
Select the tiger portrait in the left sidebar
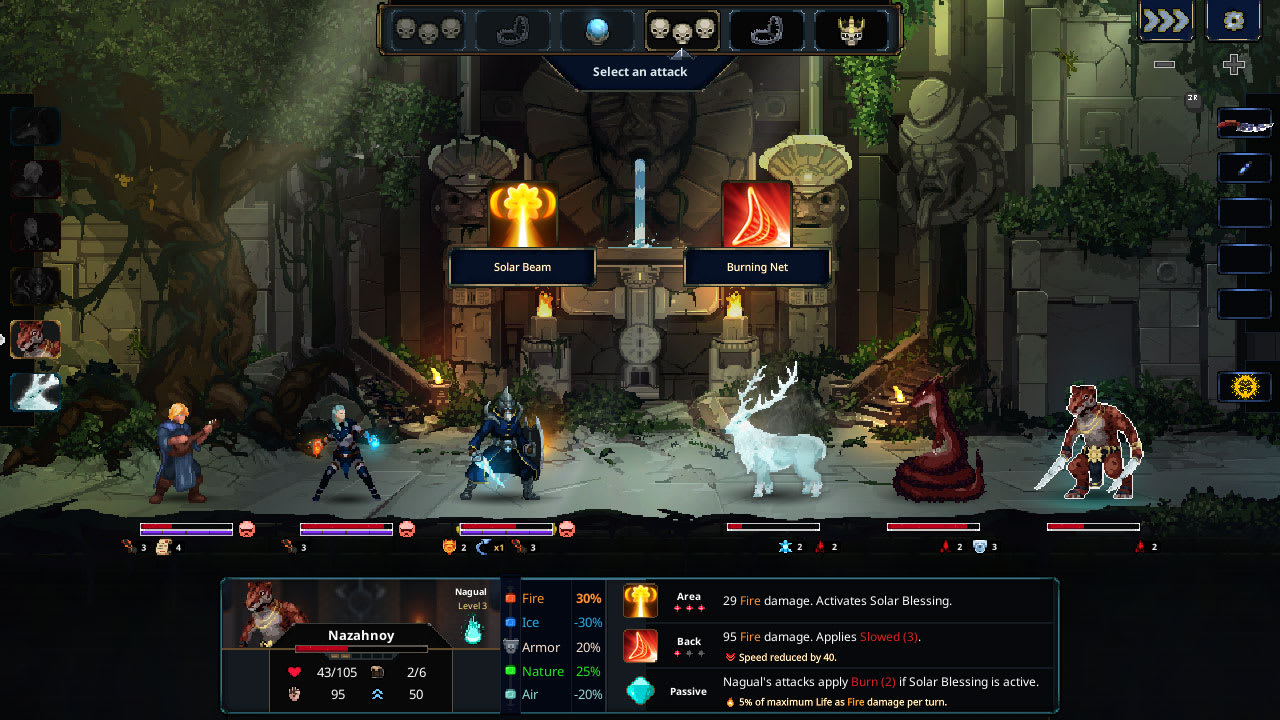pyautogui.click(x=34, y=340)
